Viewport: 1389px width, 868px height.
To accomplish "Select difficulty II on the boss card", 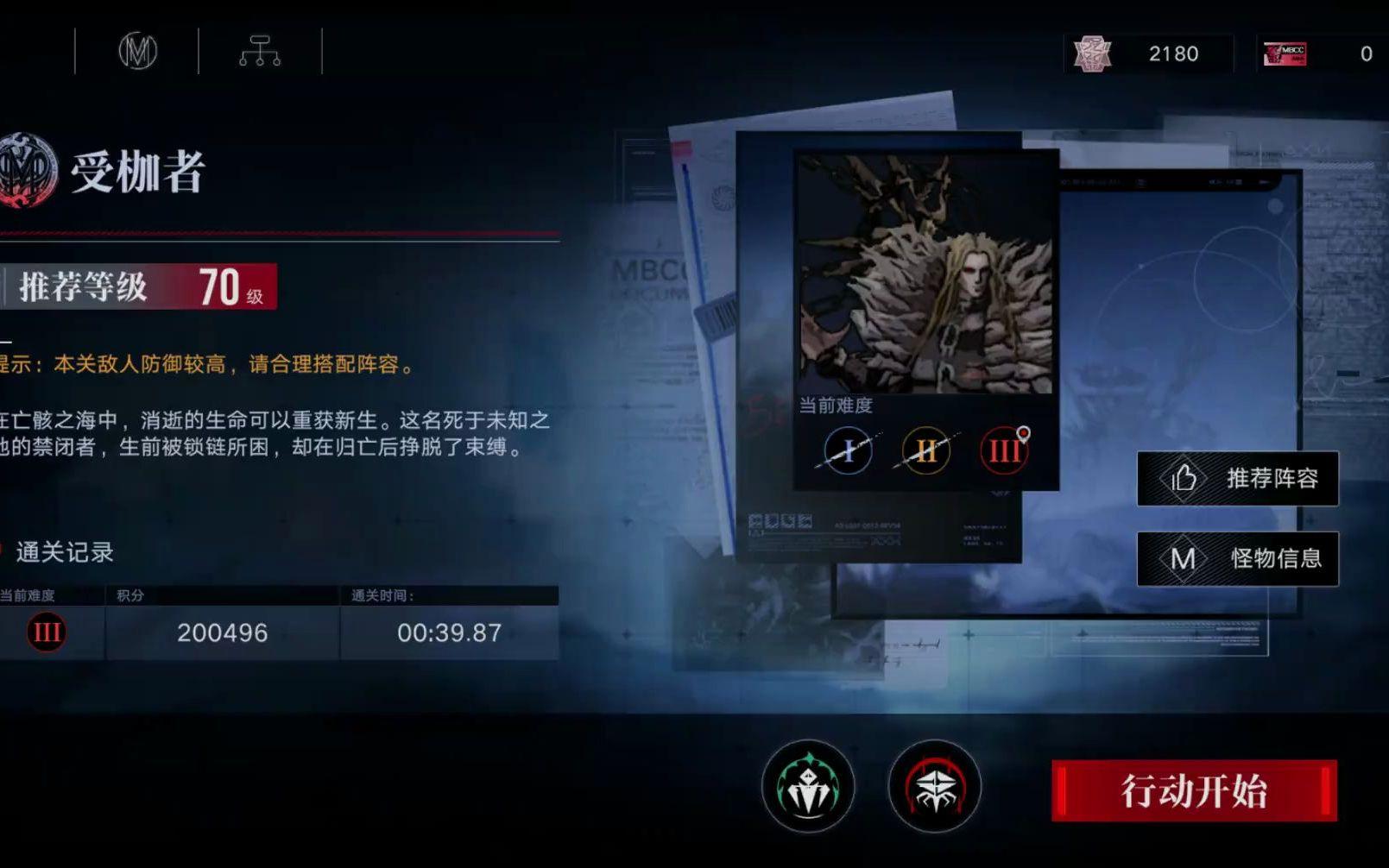I will [924, 450].
